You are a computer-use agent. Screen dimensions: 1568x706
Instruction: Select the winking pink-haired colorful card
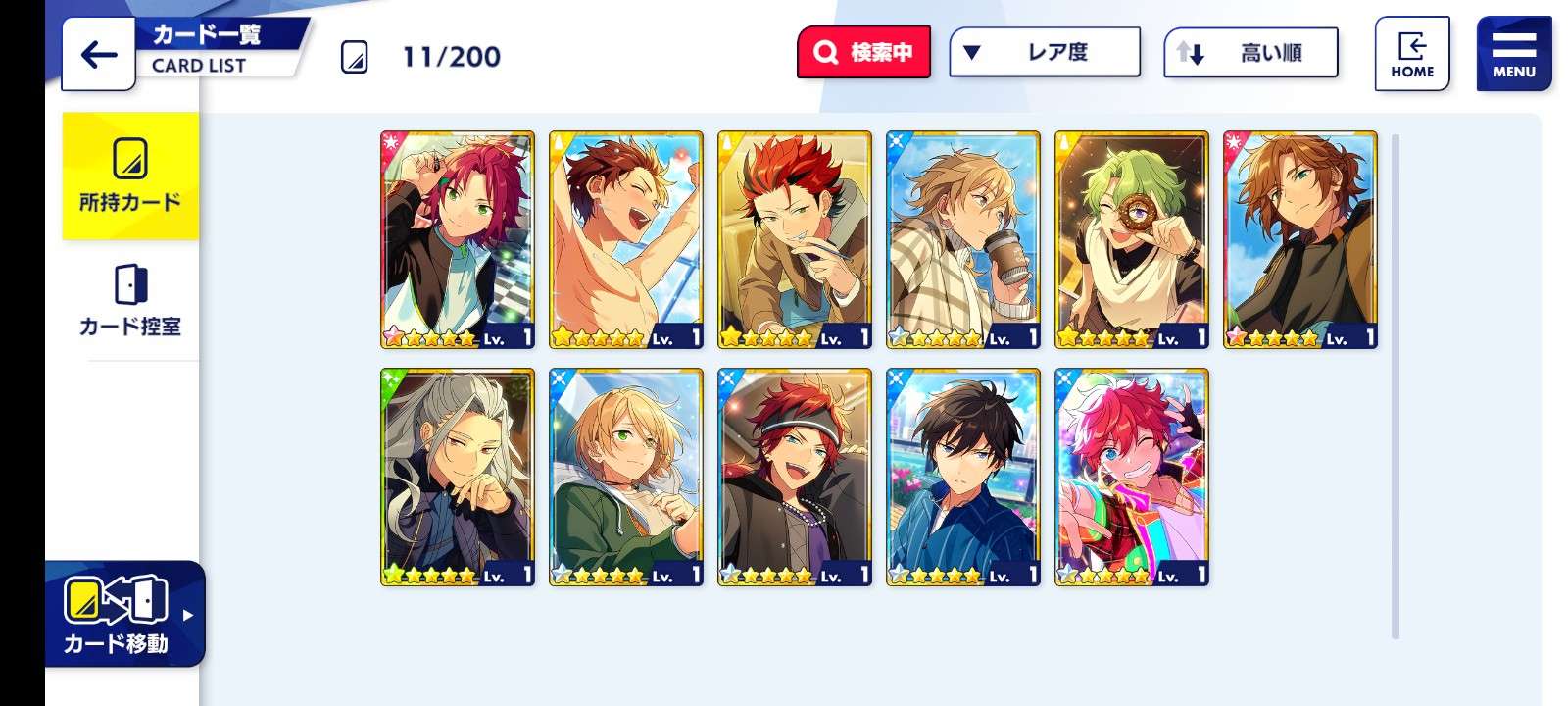click(1132, 477)
